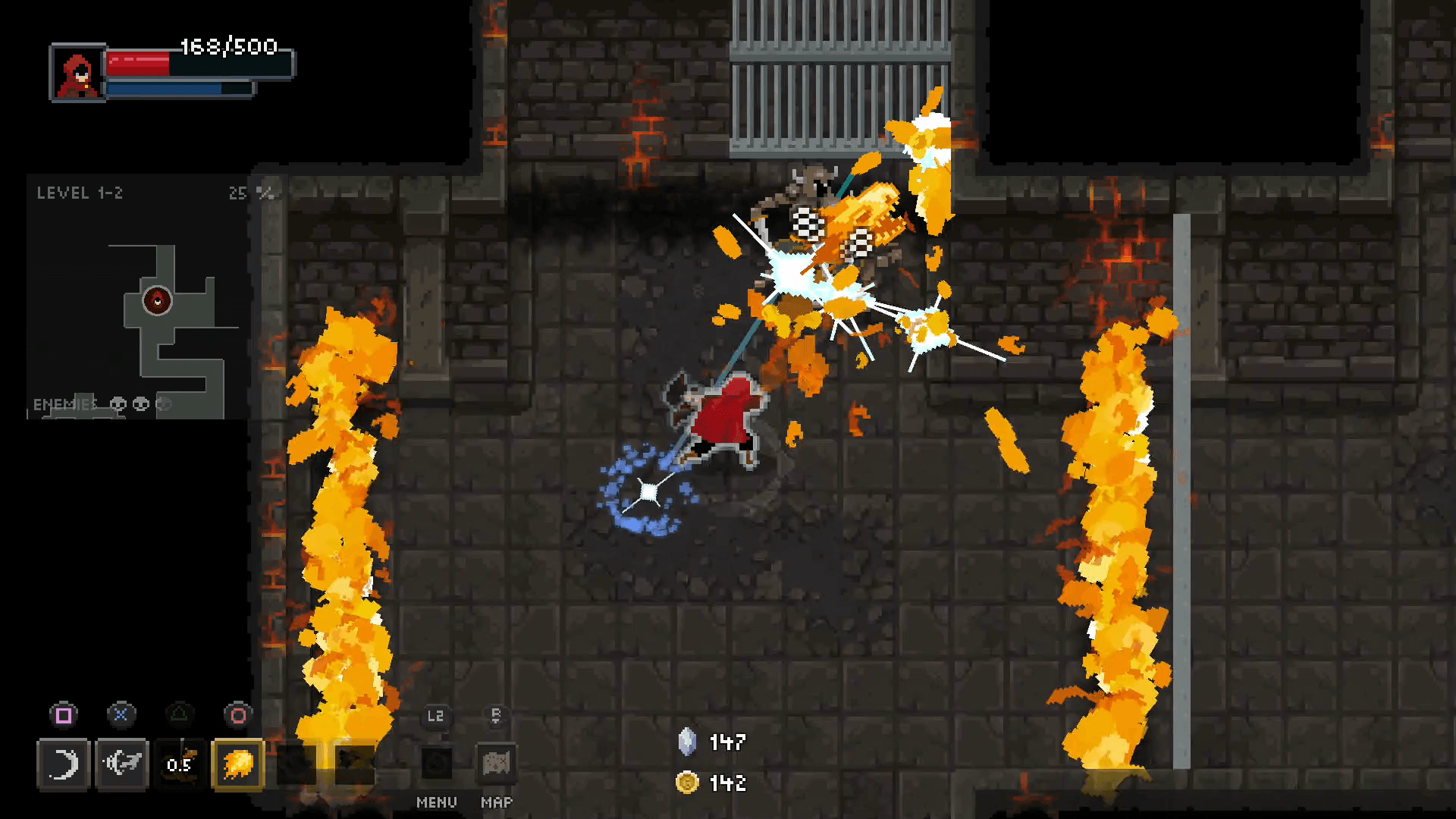Click the Square button prompt above the hotbar
The image size is (1456, 819).
pyautogui.click(x=64, y=714)
